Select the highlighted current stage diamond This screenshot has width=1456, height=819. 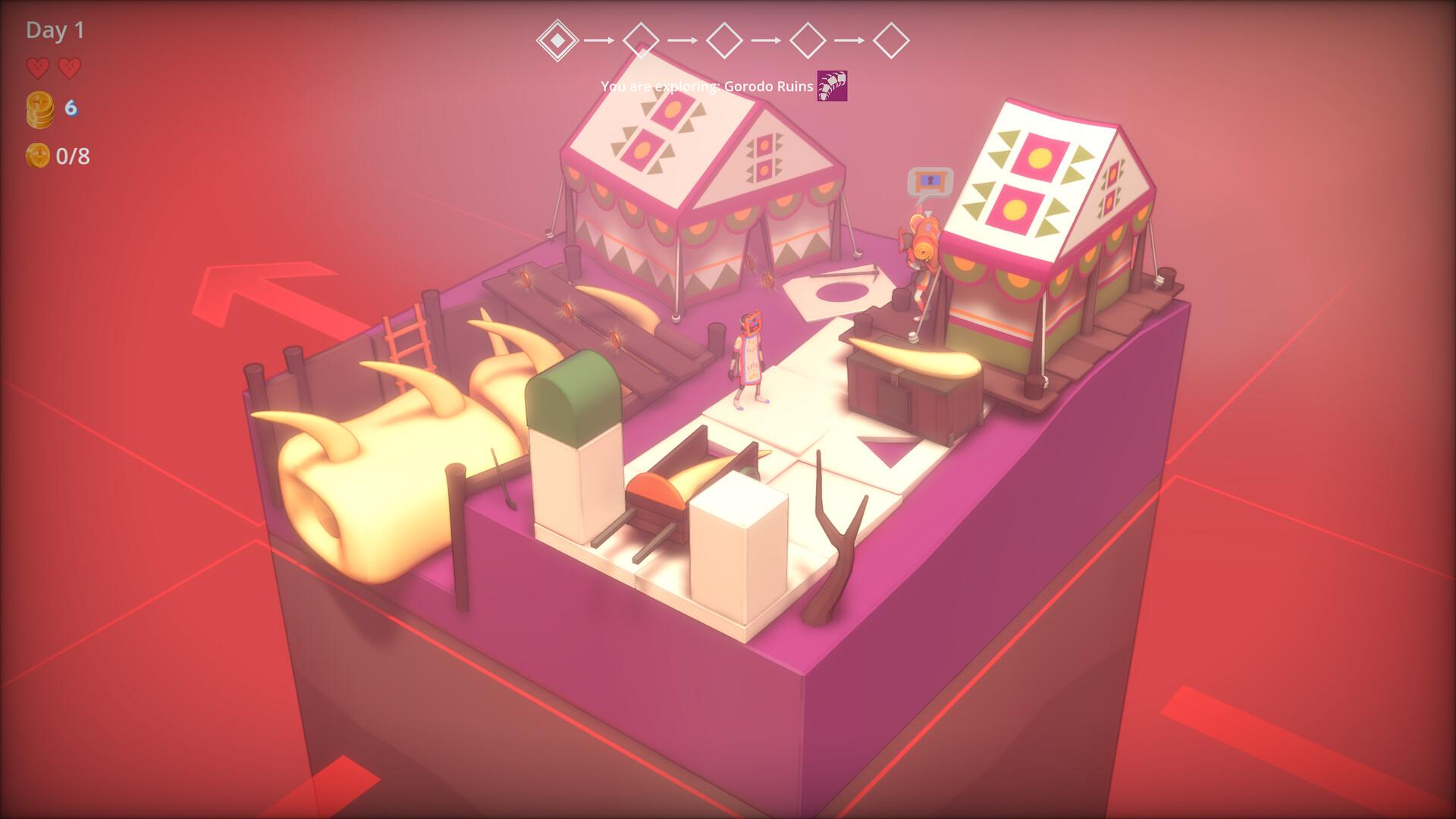point(557,40)
